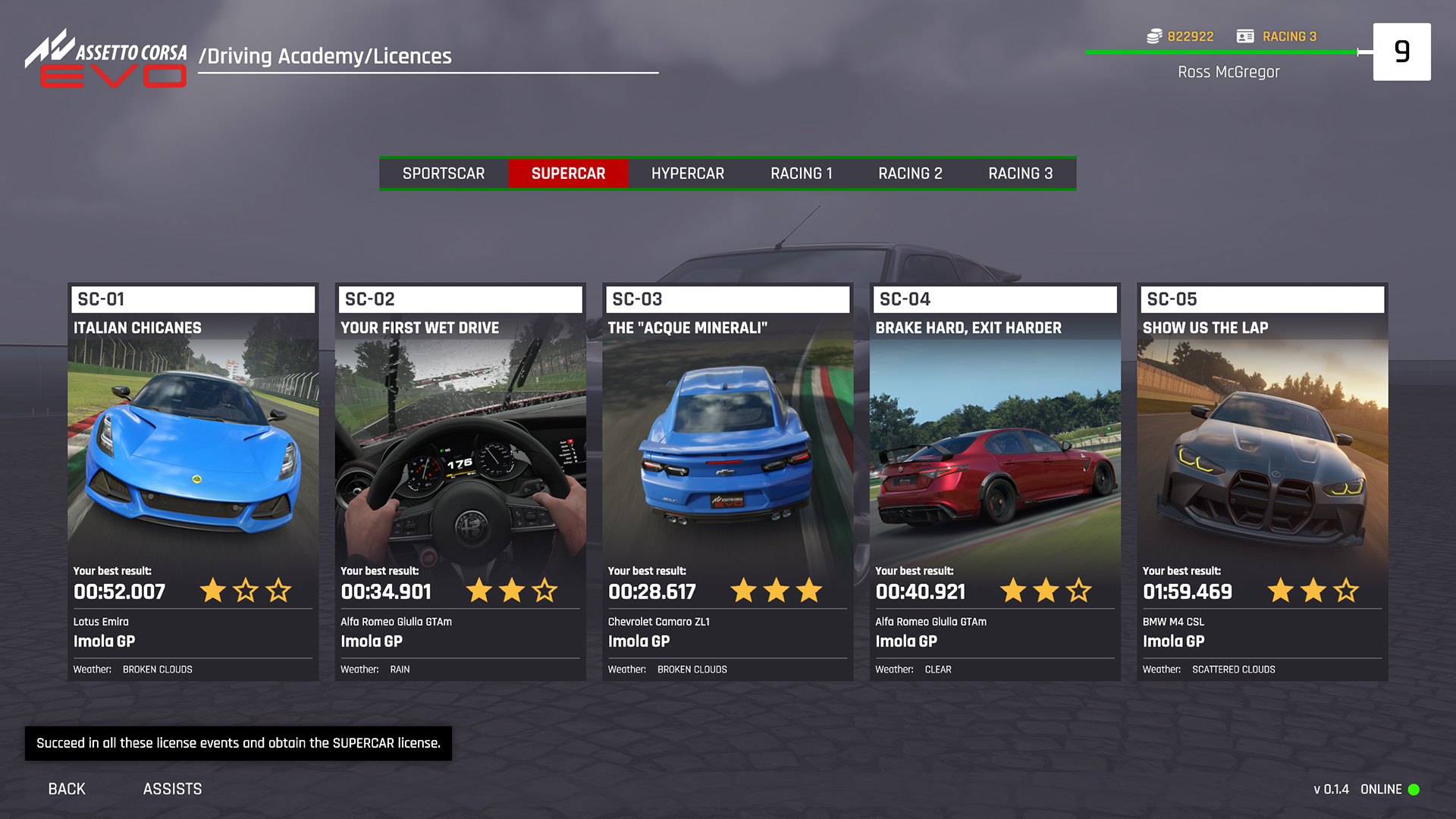Open the RACING 3 tab
Image resolution: width=1456 pixels, height=819 pixels.
1020,173
